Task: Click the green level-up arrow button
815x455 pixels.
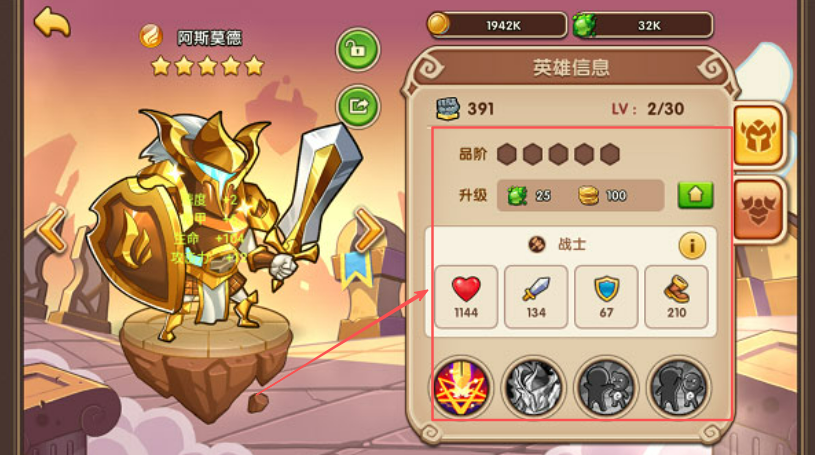Action: (x=695, y=195)
